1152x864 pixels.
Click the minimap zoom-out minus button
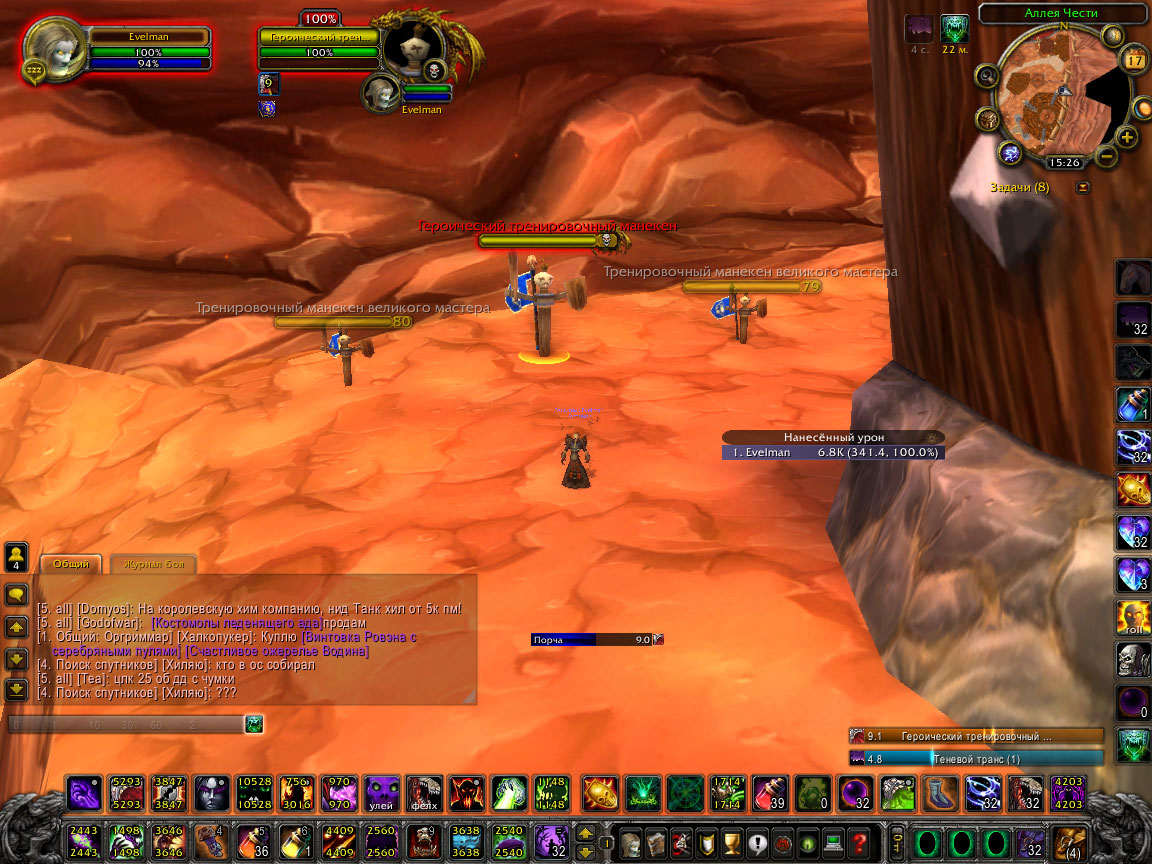pyautogui.click(x=1105, y=156)
